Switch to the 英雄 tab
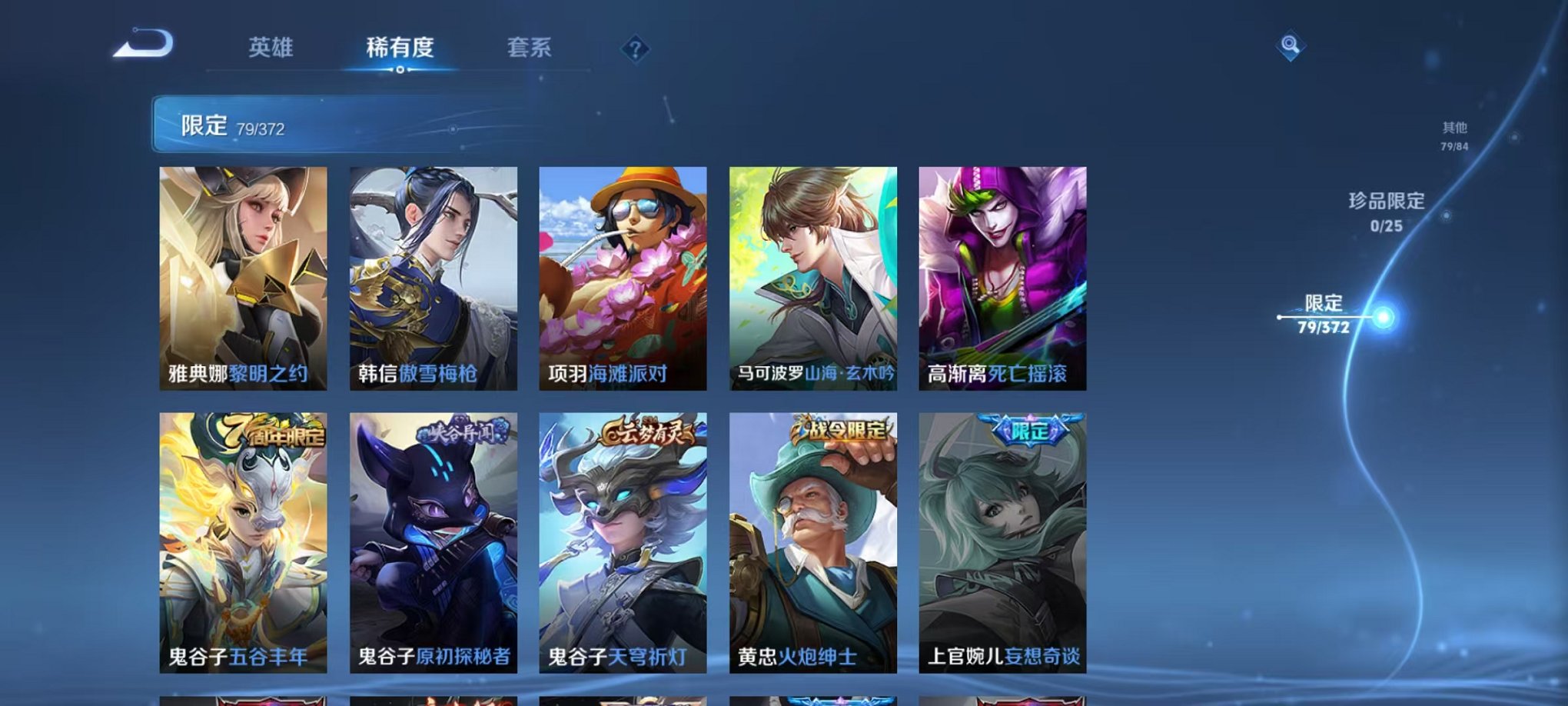The height and width of the screenshot is (706, 1568). click(273, 48)
